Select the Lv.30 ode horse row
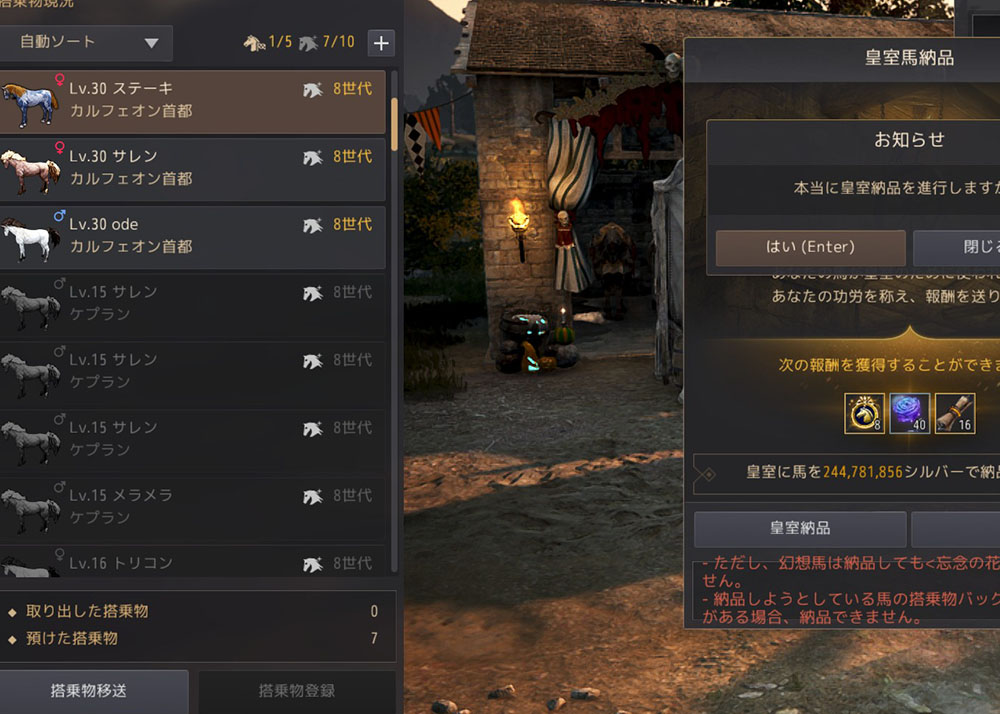Screen dimensions: 1000x714 click(x=192, y=237)
